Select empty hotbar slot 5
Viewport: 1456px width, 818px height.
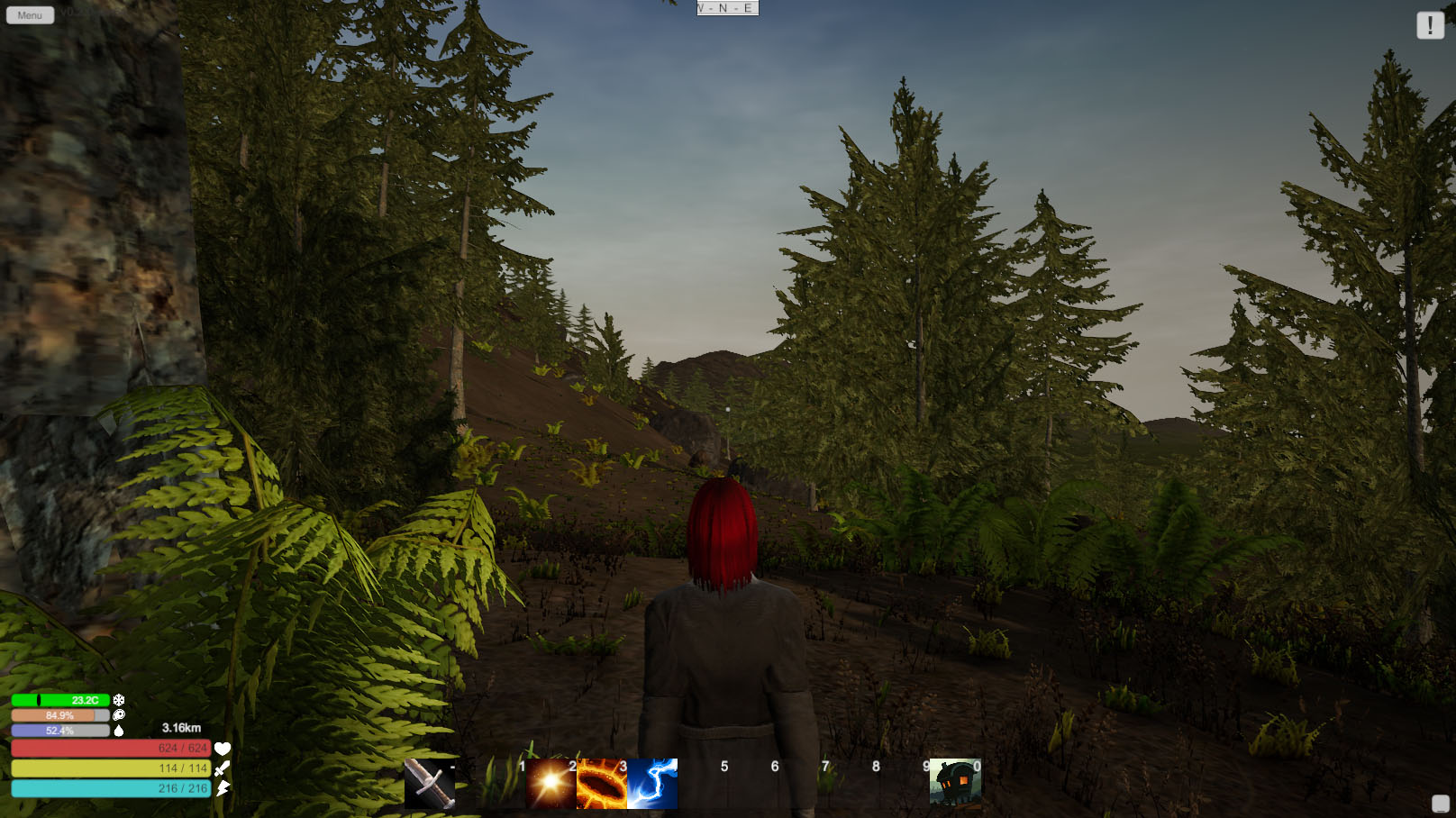[723, 780]
